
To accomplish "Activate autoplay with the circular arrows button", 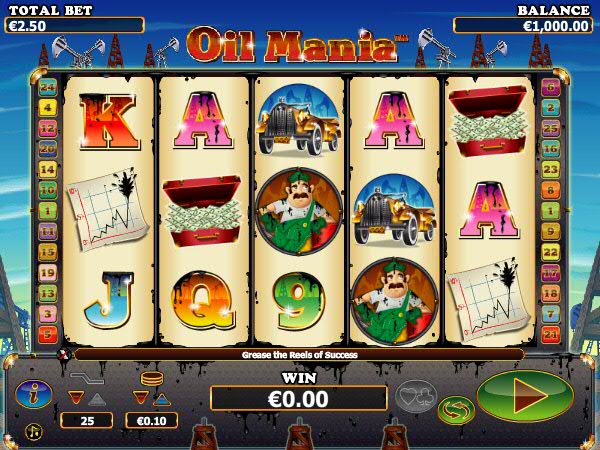I will [456, 409].
